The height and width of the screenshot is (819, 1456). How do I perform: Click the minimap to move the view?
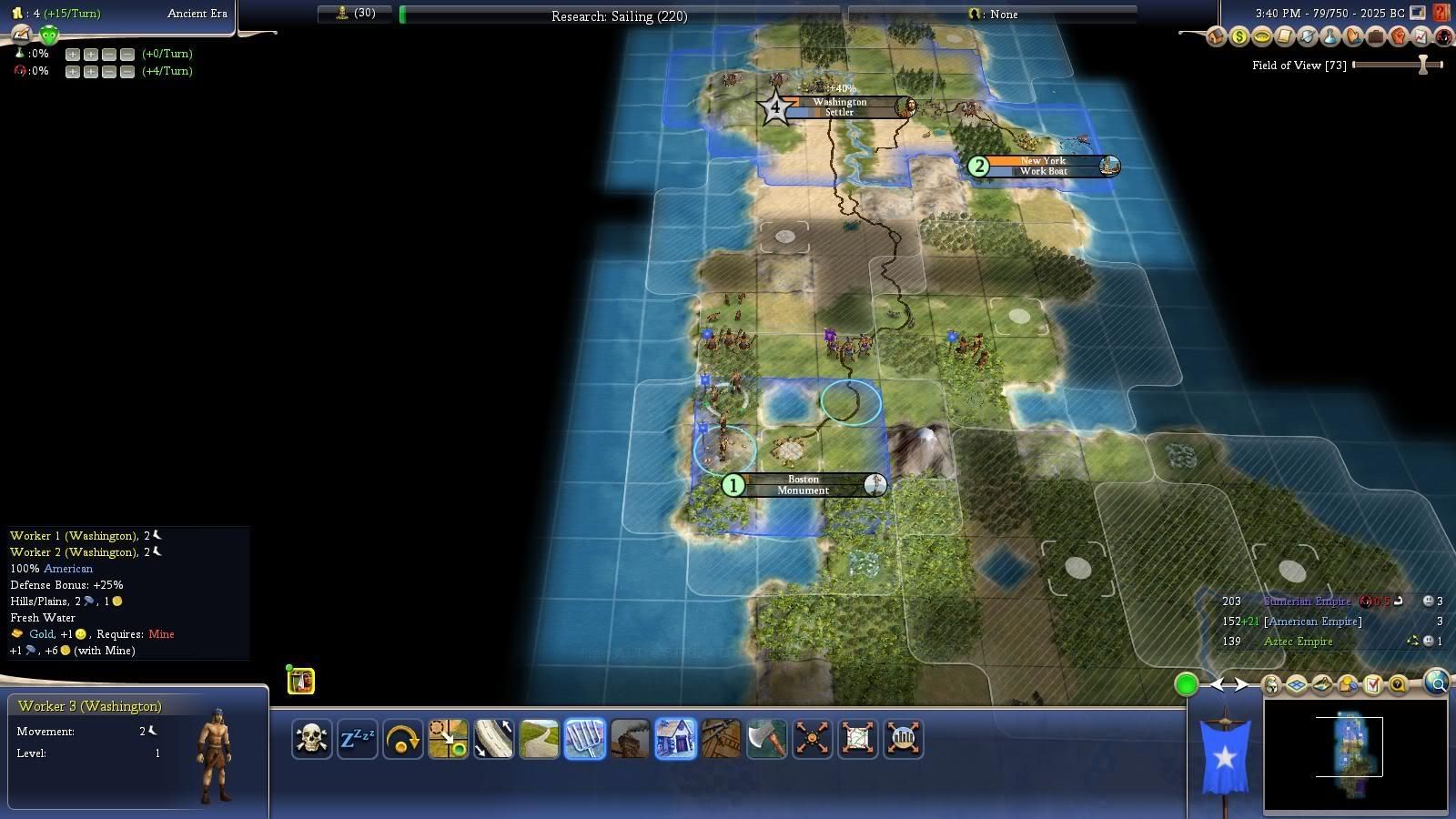click(1355, 755)
